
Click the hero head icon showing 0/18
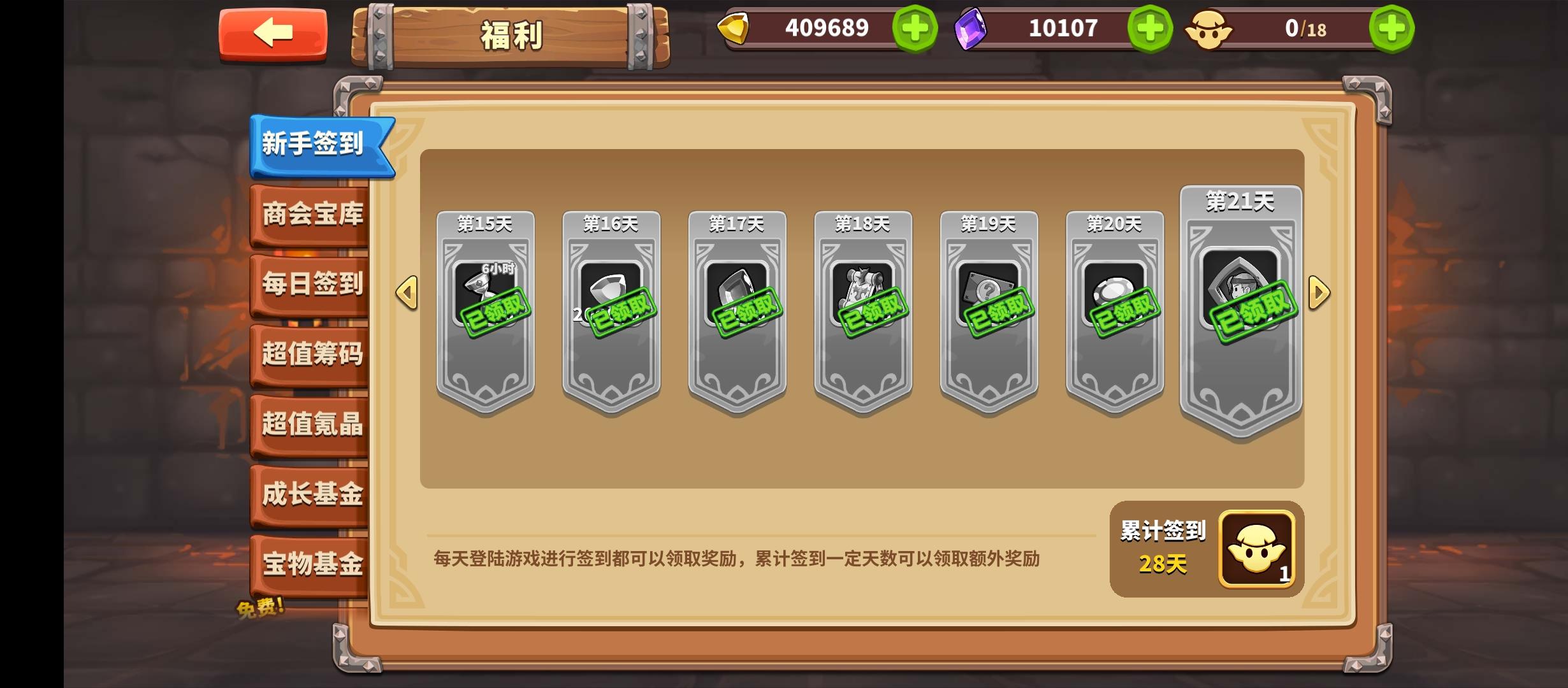(1209, 28)
